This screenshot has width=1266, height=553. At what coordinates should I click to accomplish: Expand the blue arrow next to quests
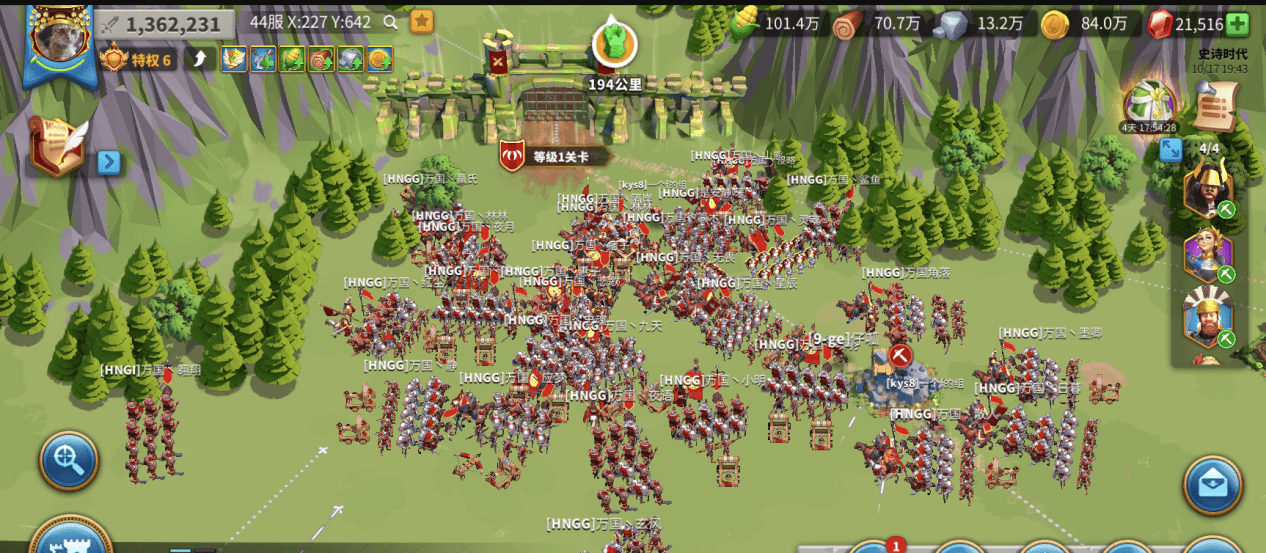click(109, 161)
